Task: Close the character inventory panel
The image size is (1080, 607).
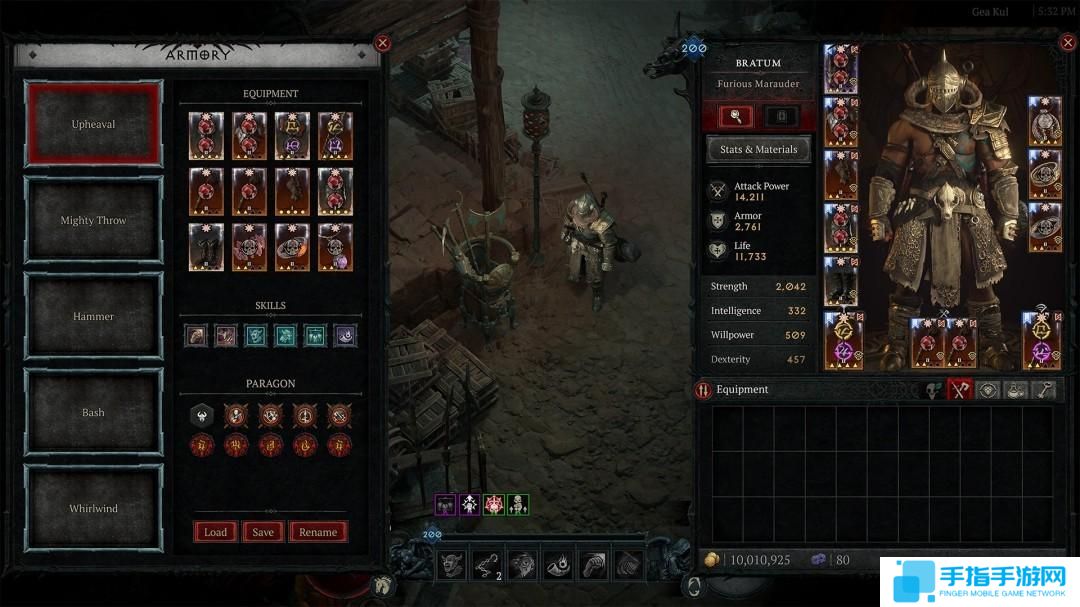Action: click(x=1066, y=43)
